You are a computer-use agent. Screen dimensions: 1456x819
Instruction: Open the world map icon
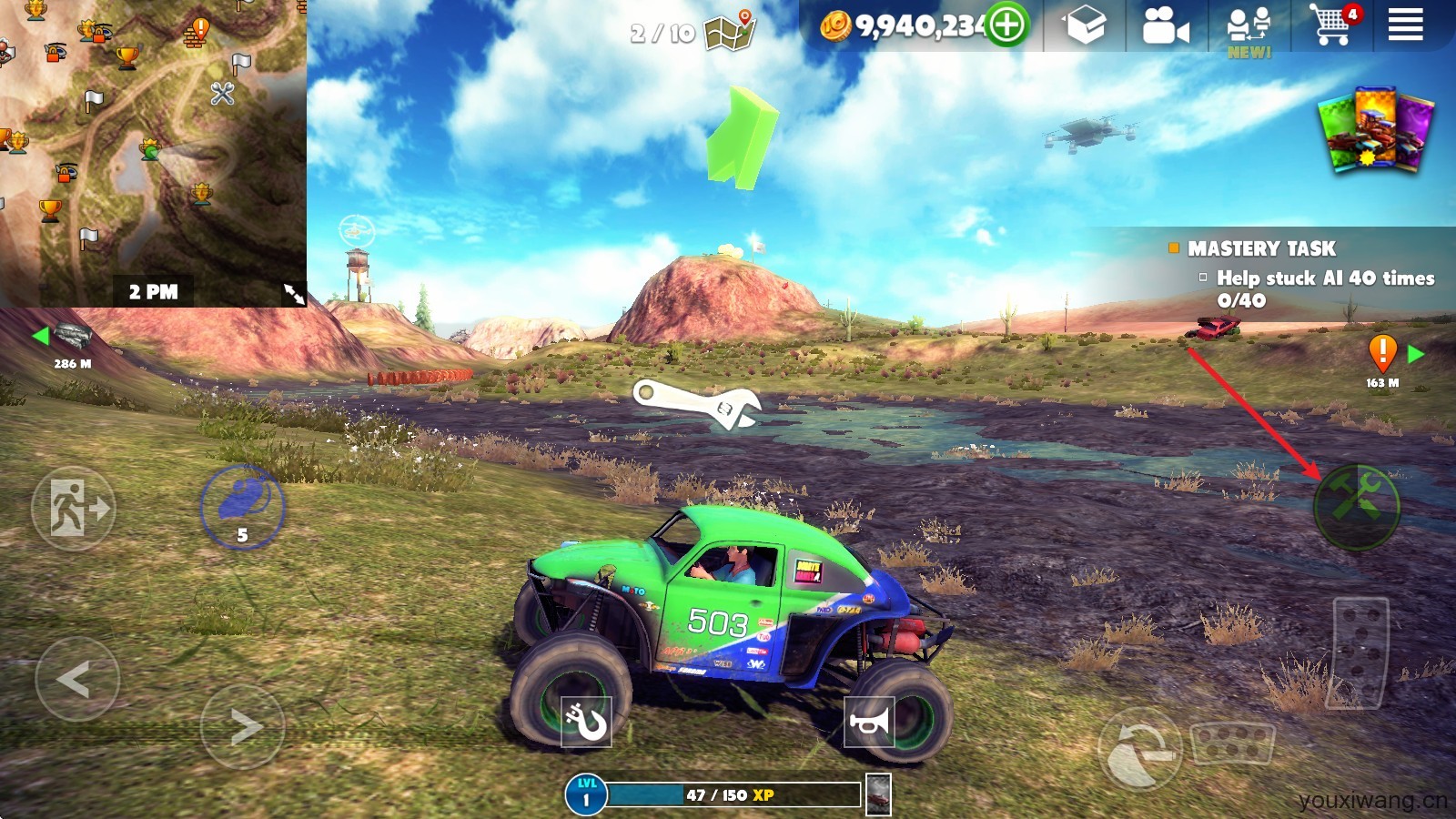(731, 31)
